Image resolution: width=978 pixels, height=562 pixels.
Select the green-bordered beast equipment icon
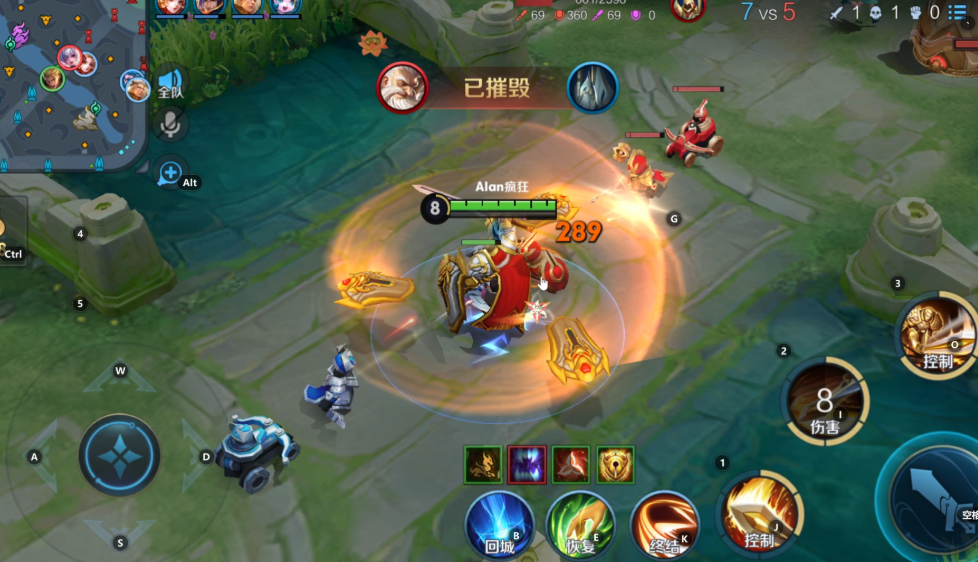coord(482,465)
